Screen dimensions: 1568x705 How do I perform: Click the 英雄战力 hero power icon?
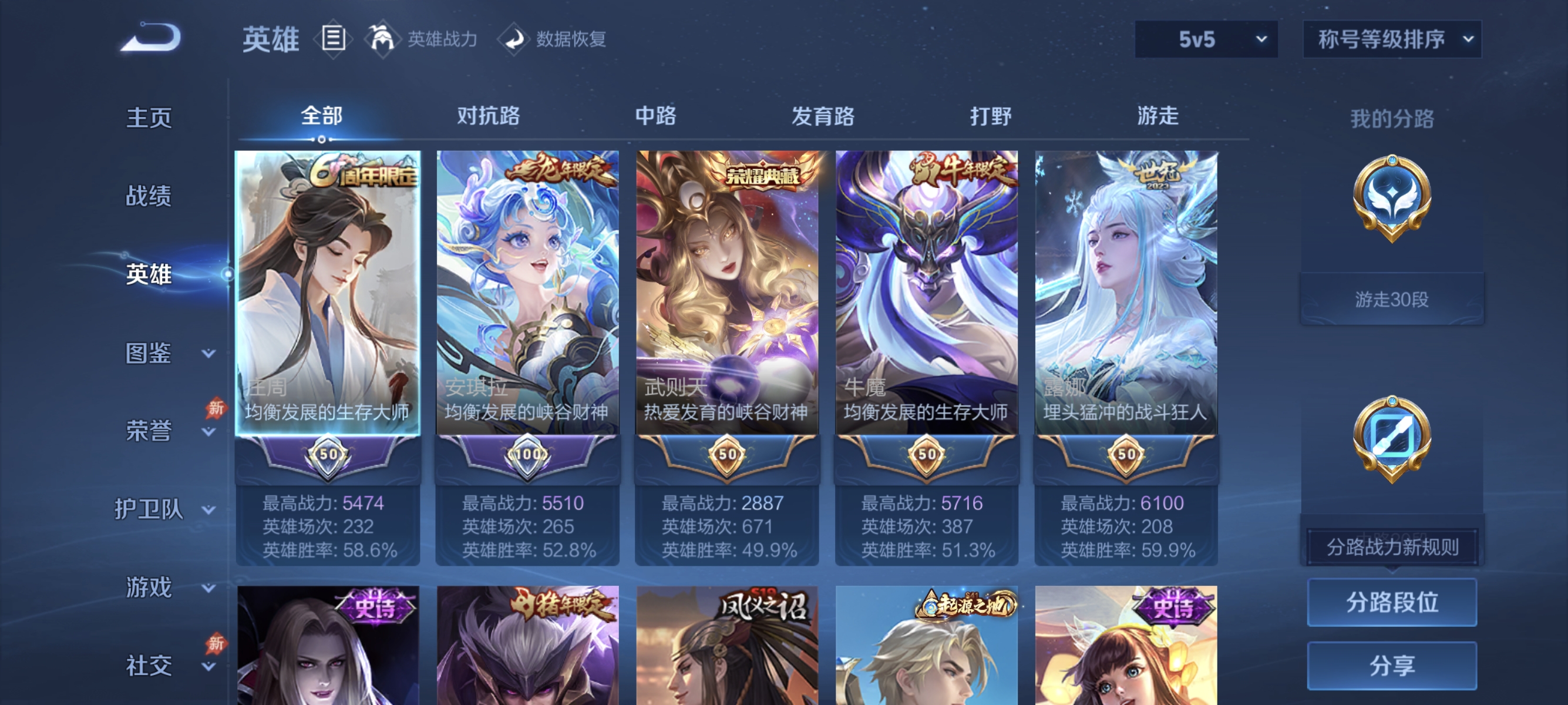pos(383,39)
